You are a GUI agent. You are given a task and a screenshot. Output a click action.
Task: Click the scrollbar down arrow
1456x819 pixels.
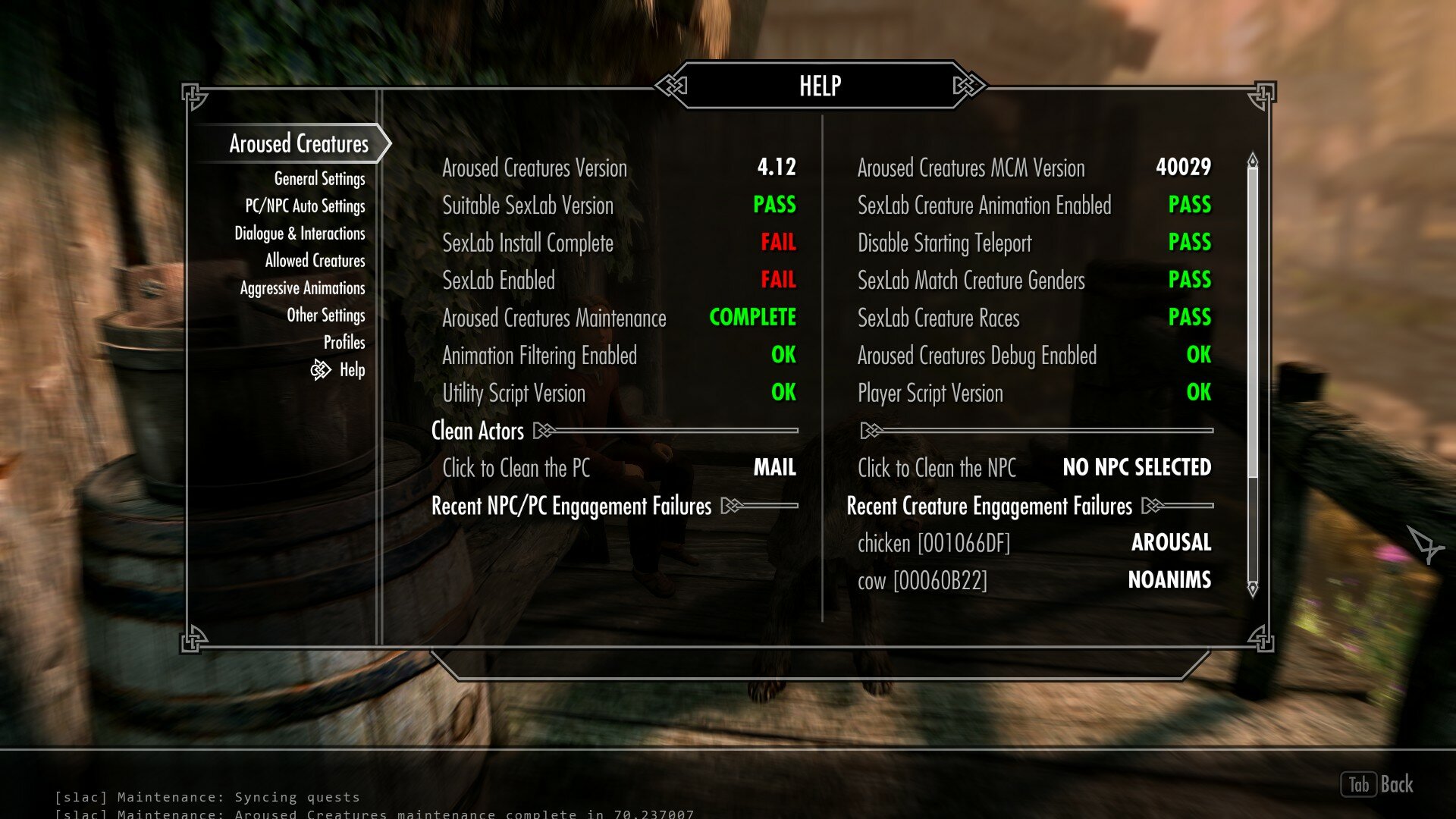(x=1253, y=588)
